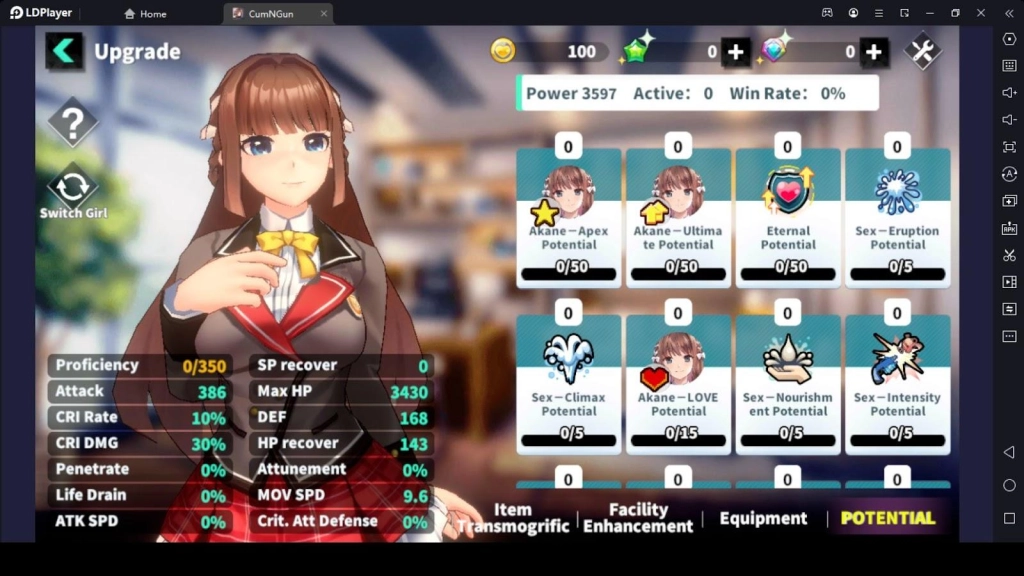
Task: Add green star gems with plus button
Action: pos(736,52)
